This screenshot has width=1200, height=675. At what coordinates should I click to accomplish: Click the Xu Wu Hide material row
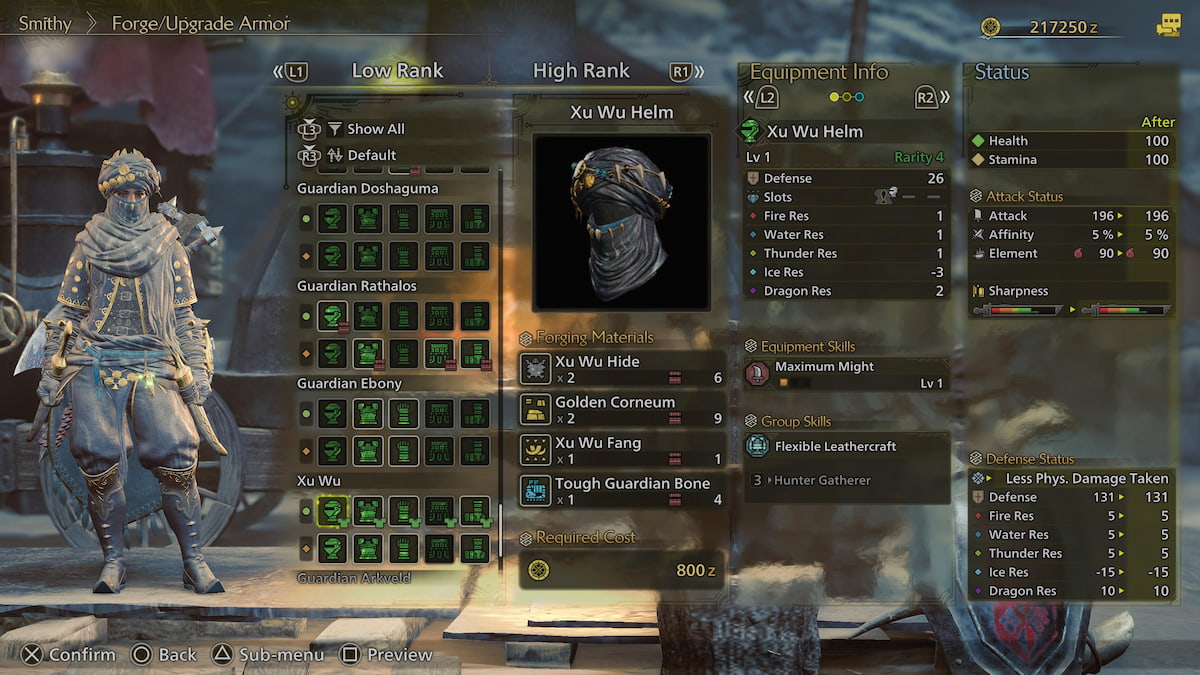tap(622, 369)
